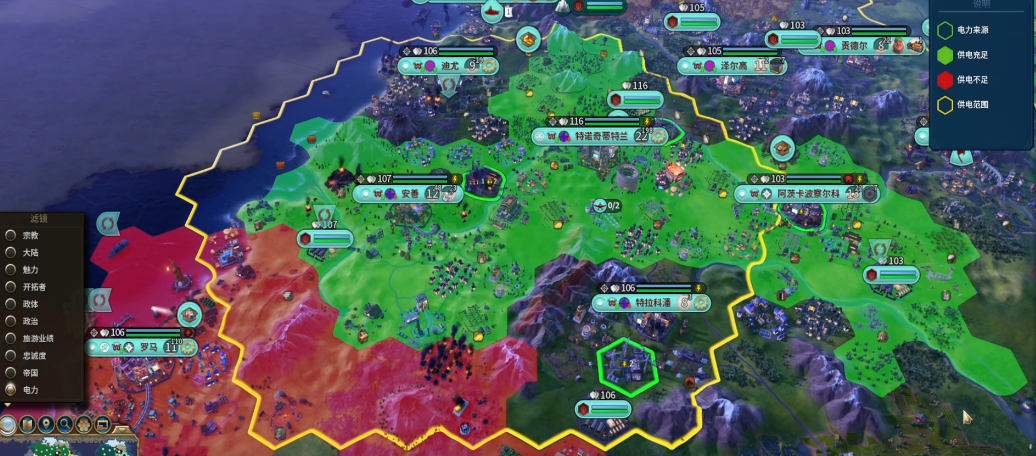Select the 宗教 (Religion) lens option
1036x456 pixels.
[x=12, y=235]
